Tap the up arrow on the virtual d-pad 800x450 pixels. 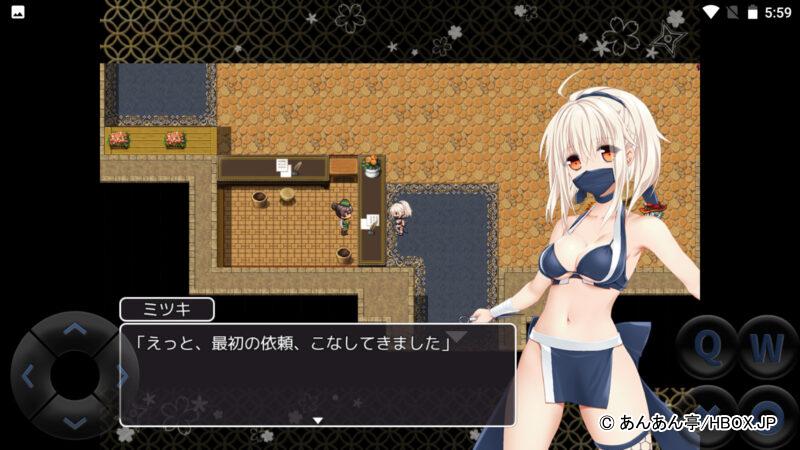coord(74,329)
